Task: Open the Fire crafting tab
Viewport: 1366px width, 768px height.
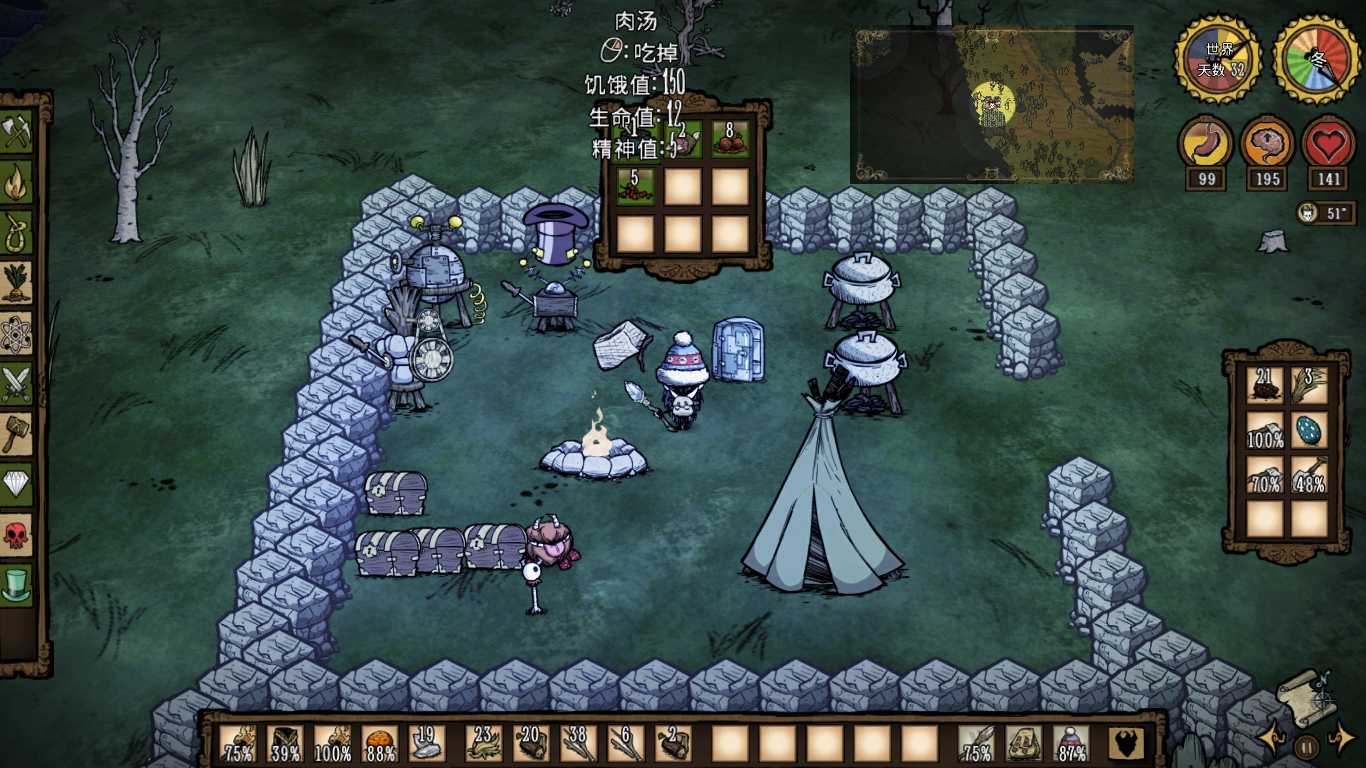Action: [18, 183]
